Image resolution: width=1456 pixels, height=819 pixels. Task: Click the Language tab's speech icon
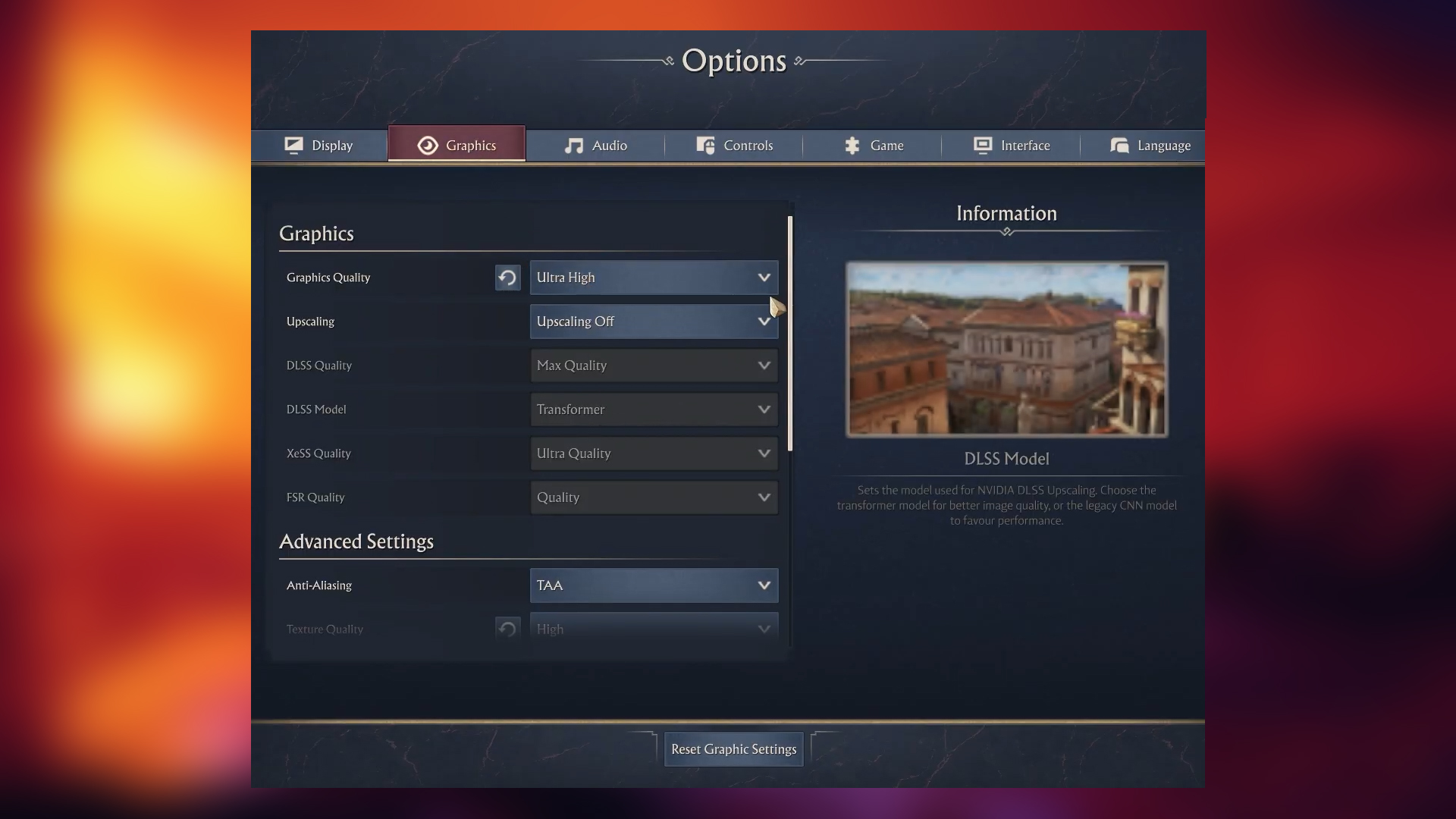pos(1119,145)
